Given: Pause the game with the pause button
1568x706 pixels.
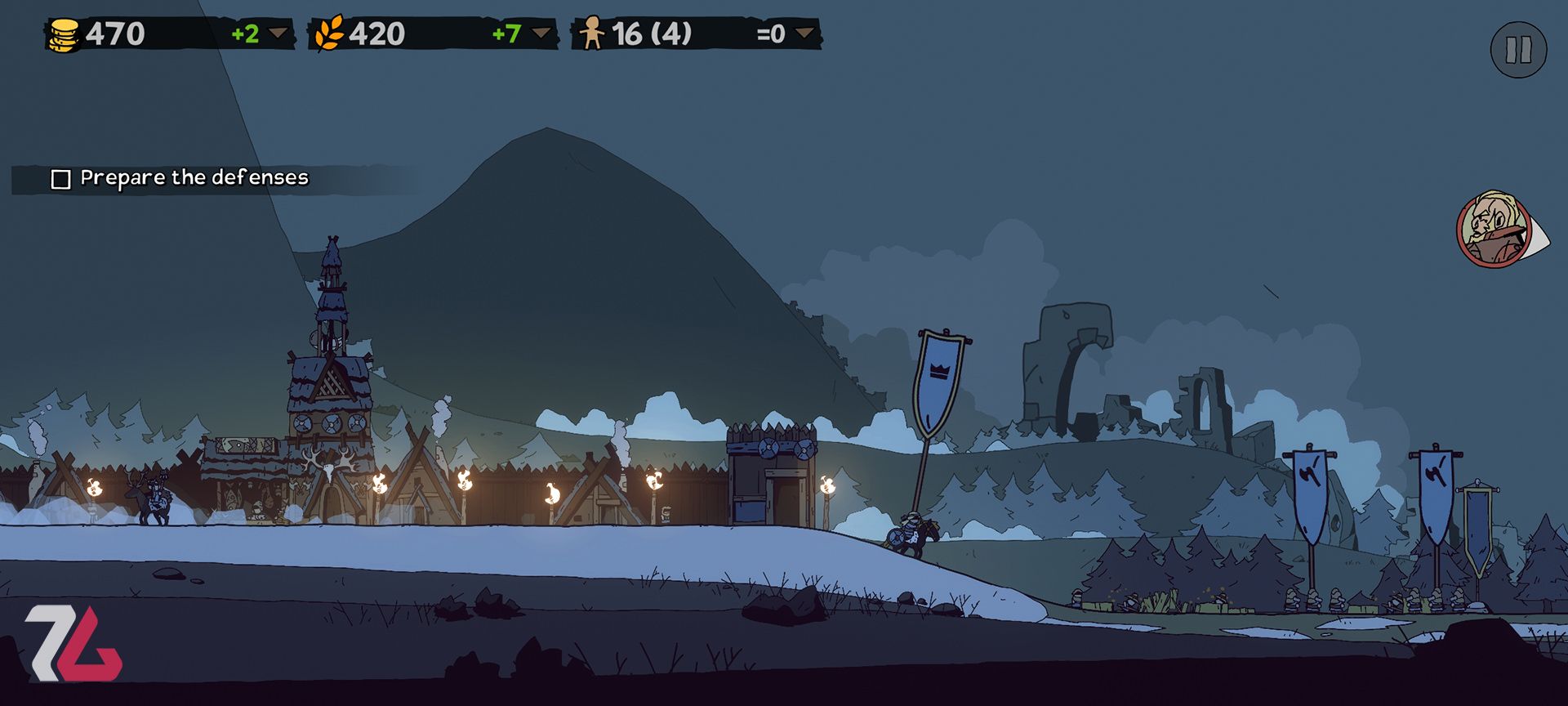Looking at the screenshot, I should [1518, 50].
